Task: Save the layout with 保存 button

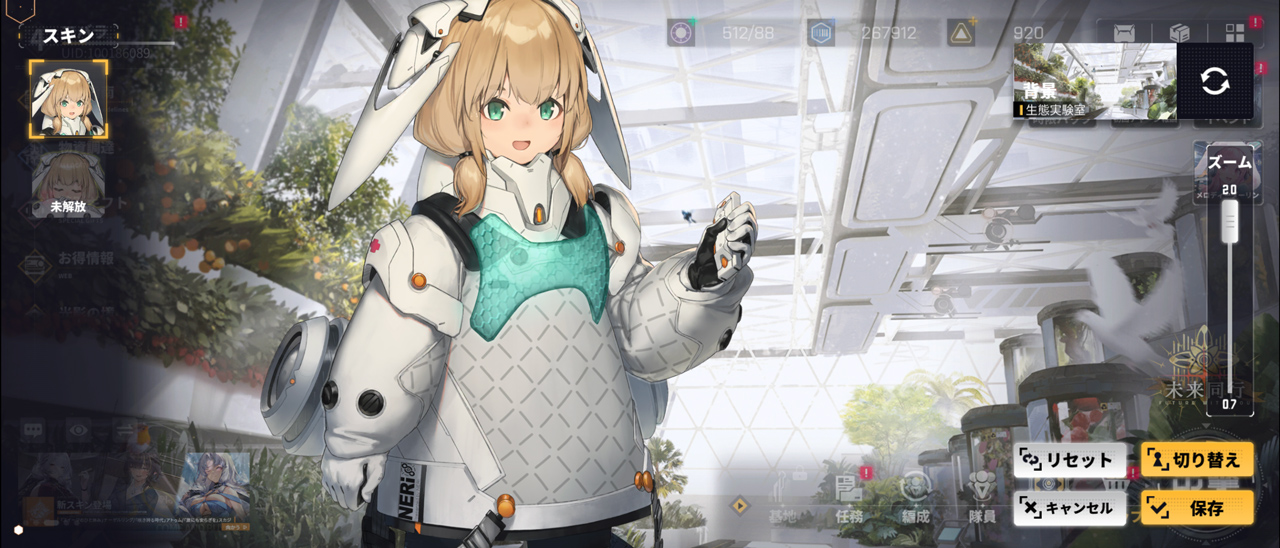Action: click(1197, 508)
